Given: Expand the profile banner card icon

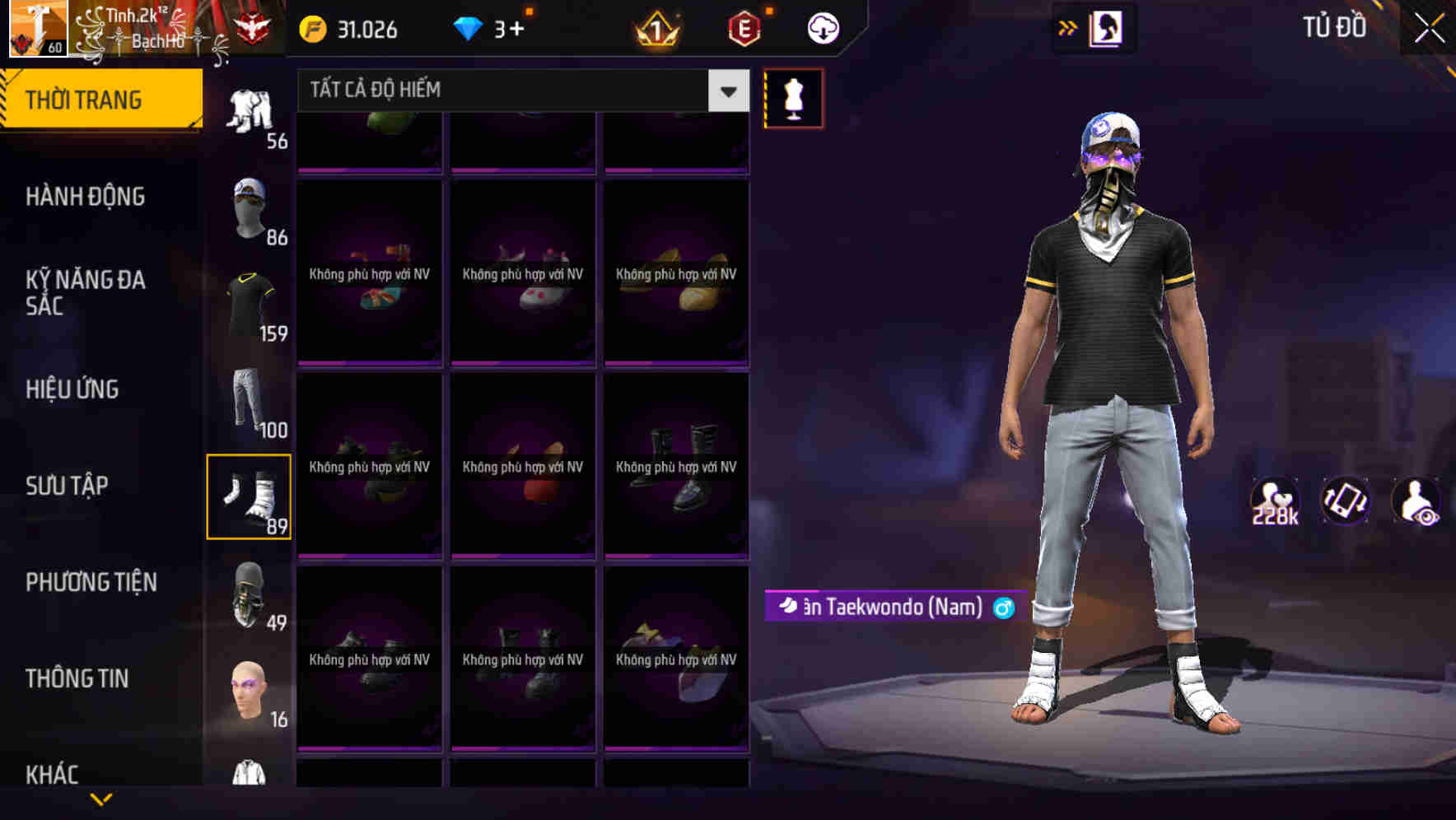Looking at the screenshot, I should click(x=1105, y=27).
